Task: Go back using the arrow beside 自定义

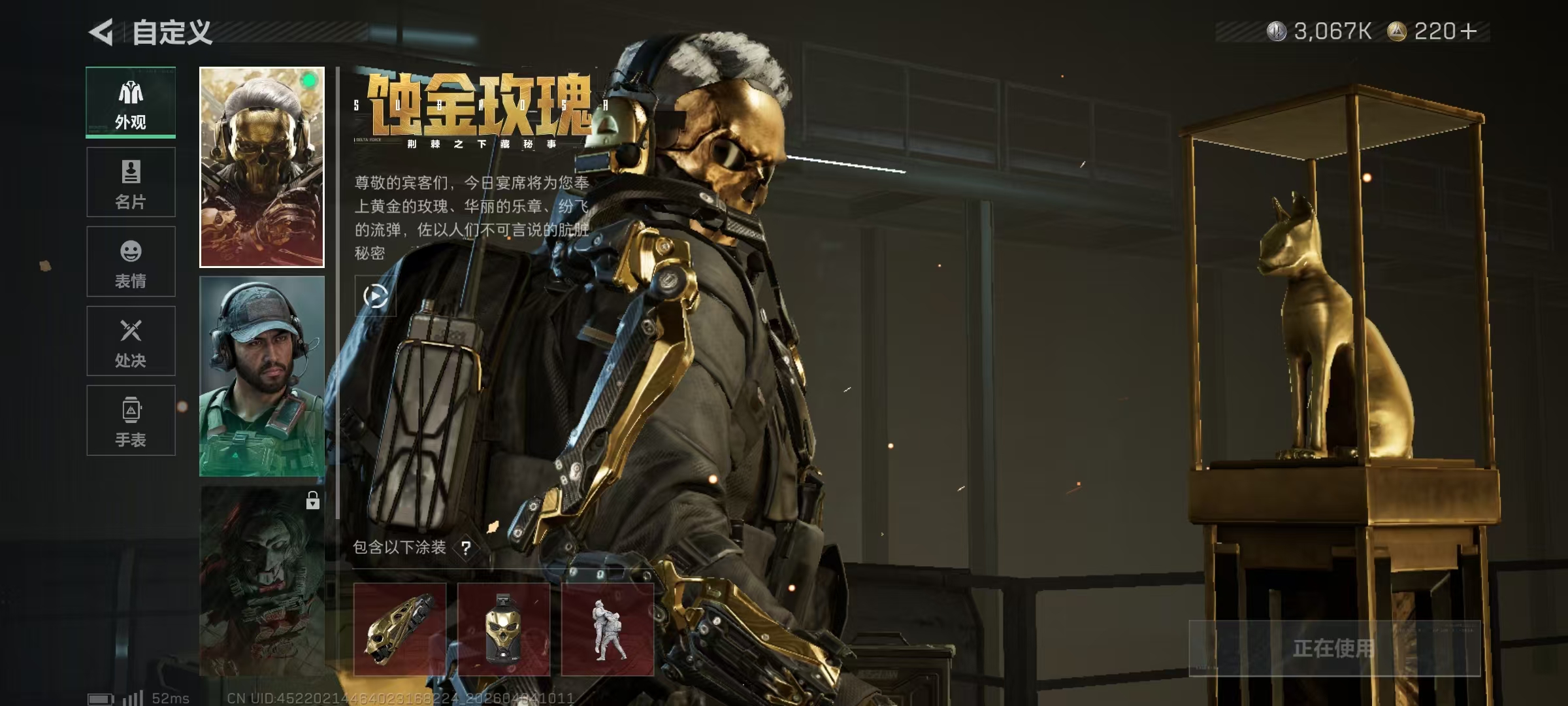Action: coord(101,32)
